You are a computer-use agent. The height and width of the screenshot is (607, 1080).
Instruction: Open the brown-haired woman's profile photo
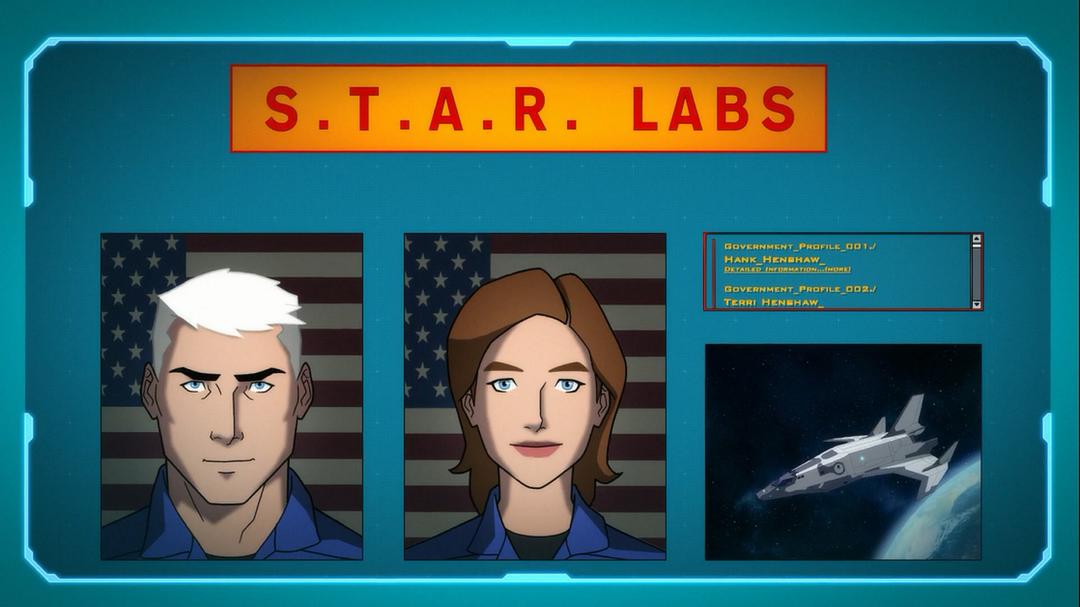click(x=535, y=396)
